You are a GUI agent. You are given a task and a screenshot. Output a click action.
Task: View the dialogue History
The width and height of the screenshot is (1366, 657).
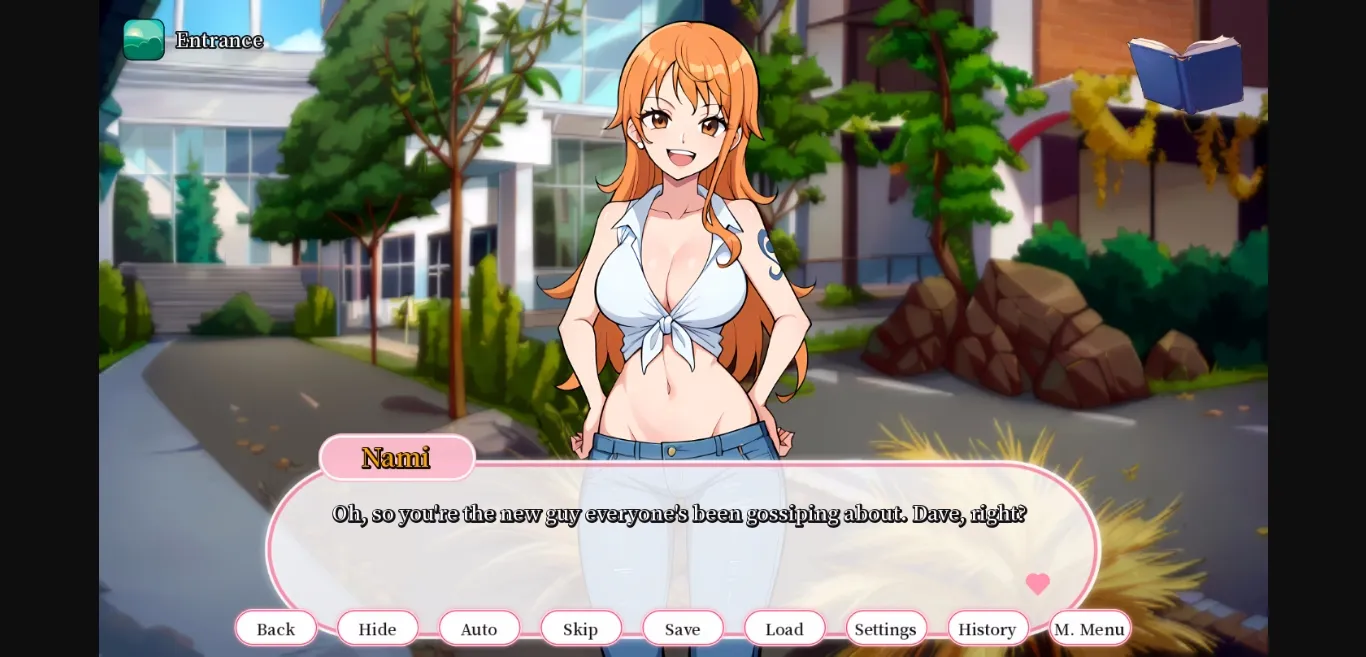pos(988,629)
